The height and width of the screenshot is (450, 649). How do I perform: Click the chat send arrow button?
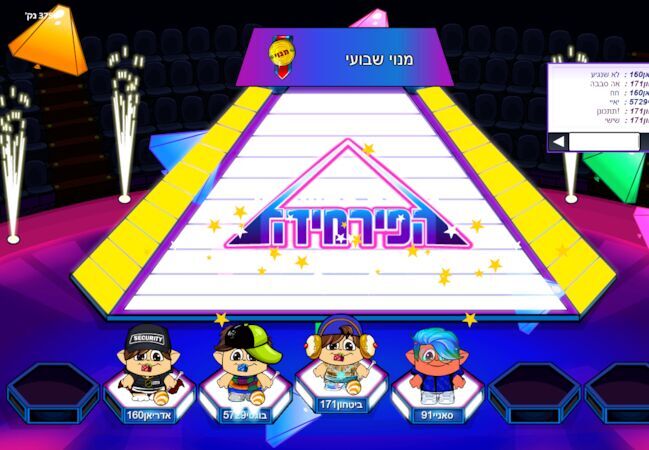(x=558, y=142)
